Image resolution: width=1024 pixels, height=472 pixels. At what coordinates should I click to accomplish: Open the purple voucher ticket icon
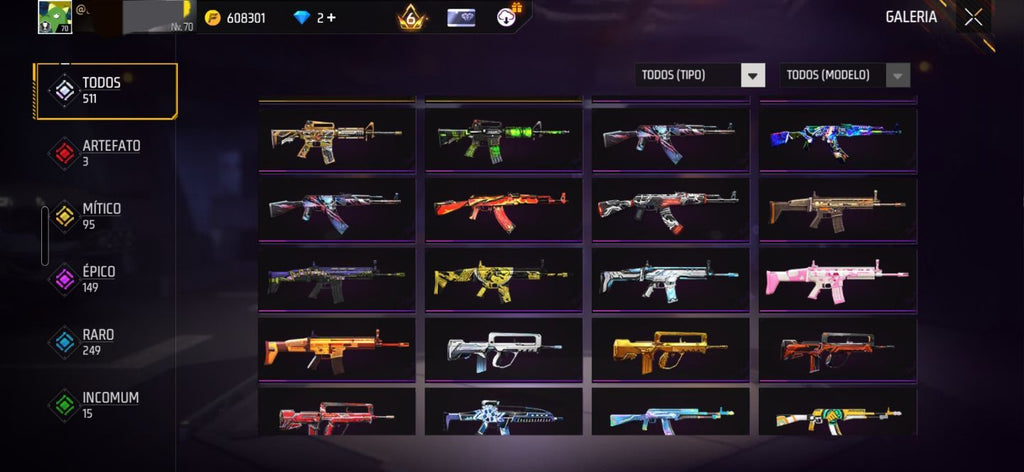tap(461, 17)
